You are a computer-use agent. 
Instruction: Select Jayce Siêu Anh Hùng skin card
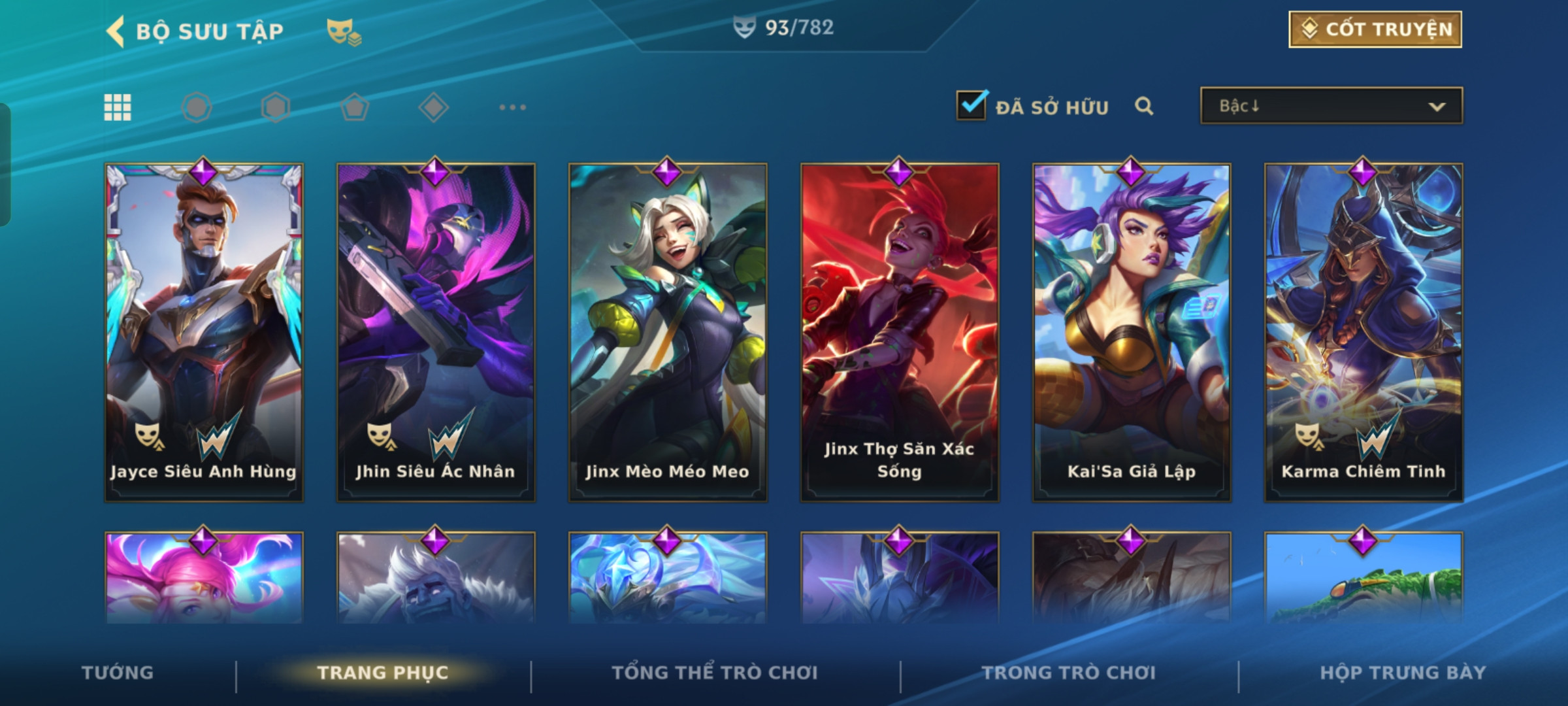click(204, 332)
